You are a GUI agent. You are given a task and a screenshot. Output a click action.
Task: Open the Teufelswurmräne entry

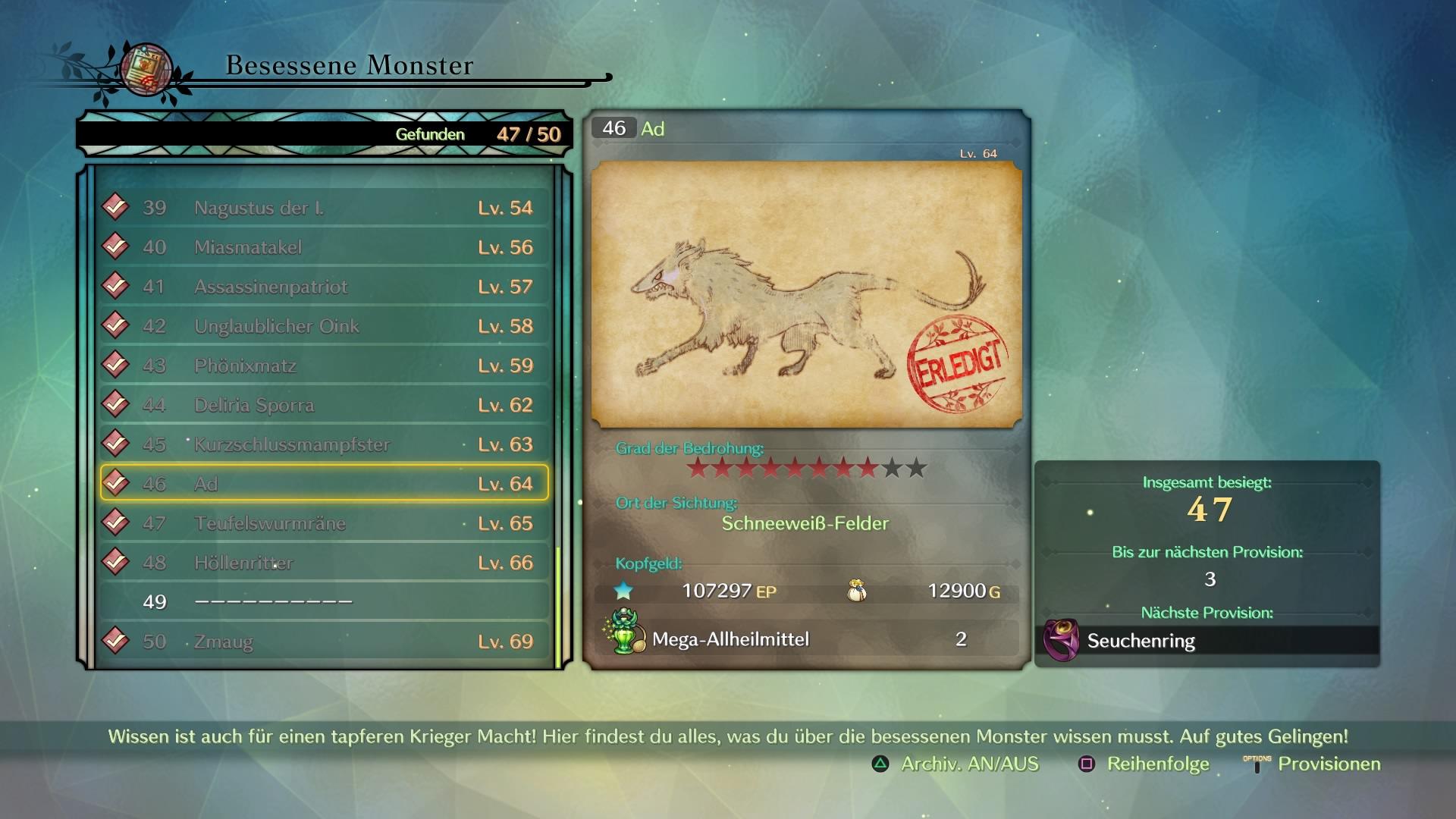tap(324, 523)
